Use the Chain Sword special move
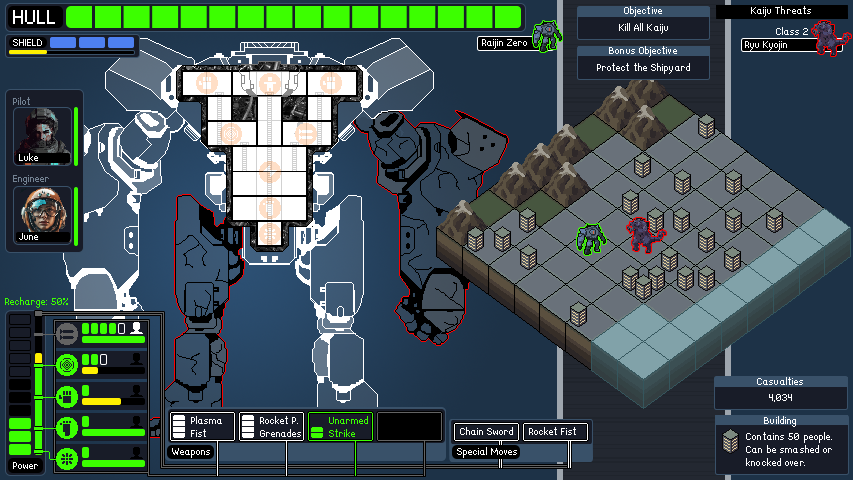 (x=486, y=432)
